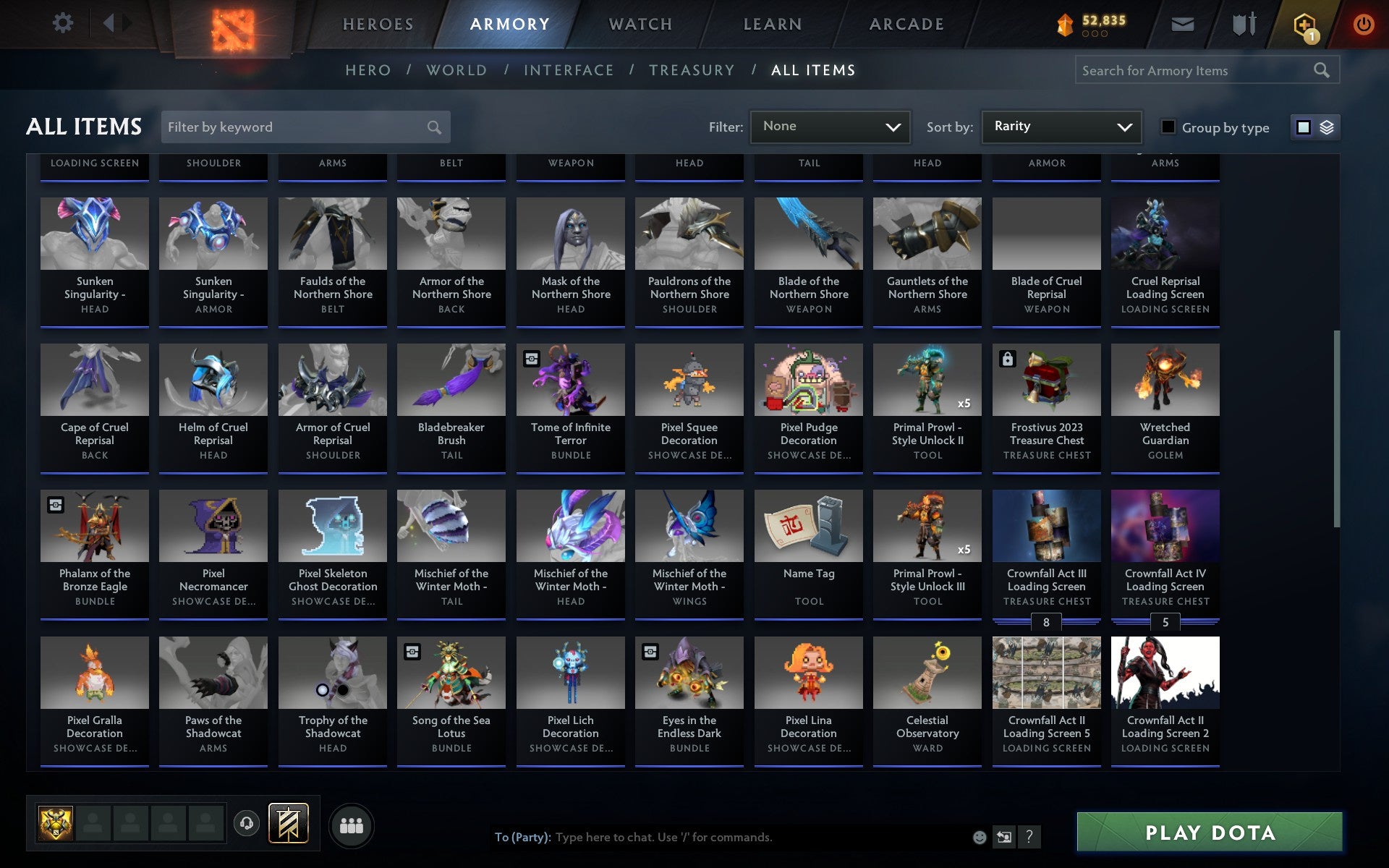Image resolution: width=1389 pixels, height=868 pixels.
Task: Toggle the grid view square control
Action: (1304, 127)
